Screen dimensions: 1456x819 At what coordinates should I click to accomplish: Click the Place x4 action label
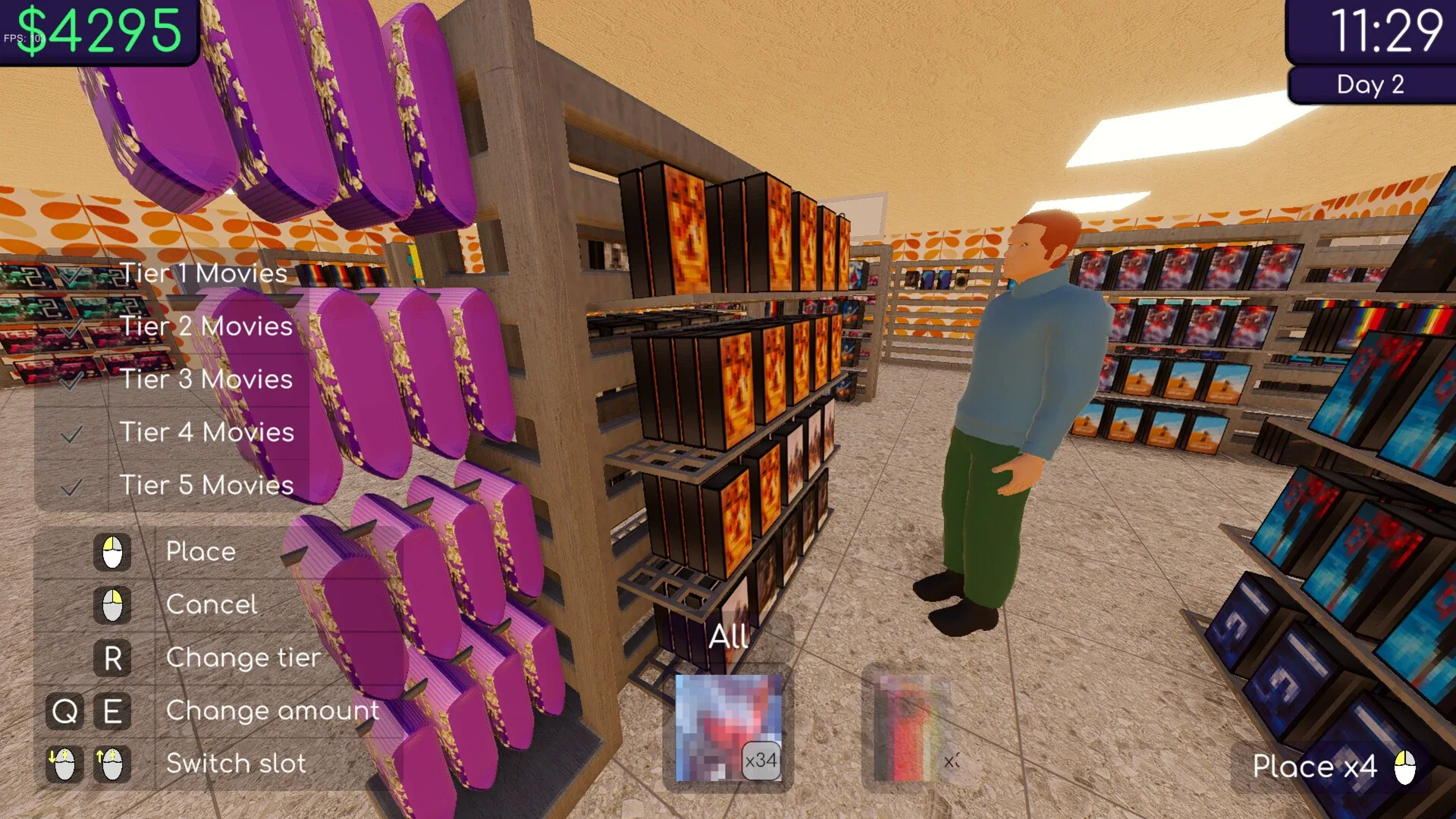pyautogui.click(x=1316, y=767)
